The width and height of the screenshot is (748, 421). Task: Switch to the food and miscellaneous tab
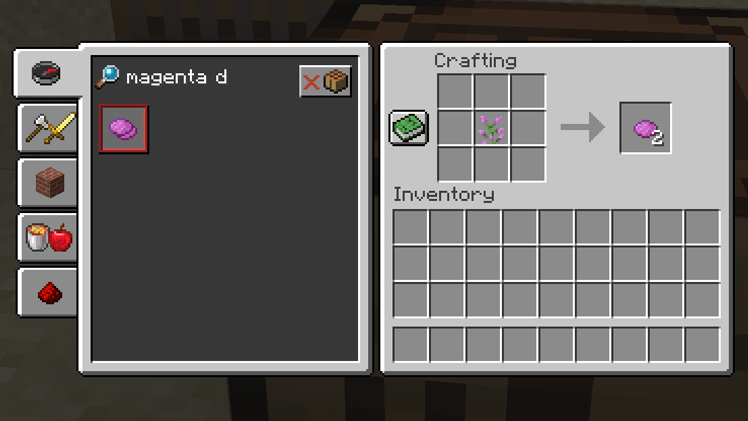click(48, 238)
